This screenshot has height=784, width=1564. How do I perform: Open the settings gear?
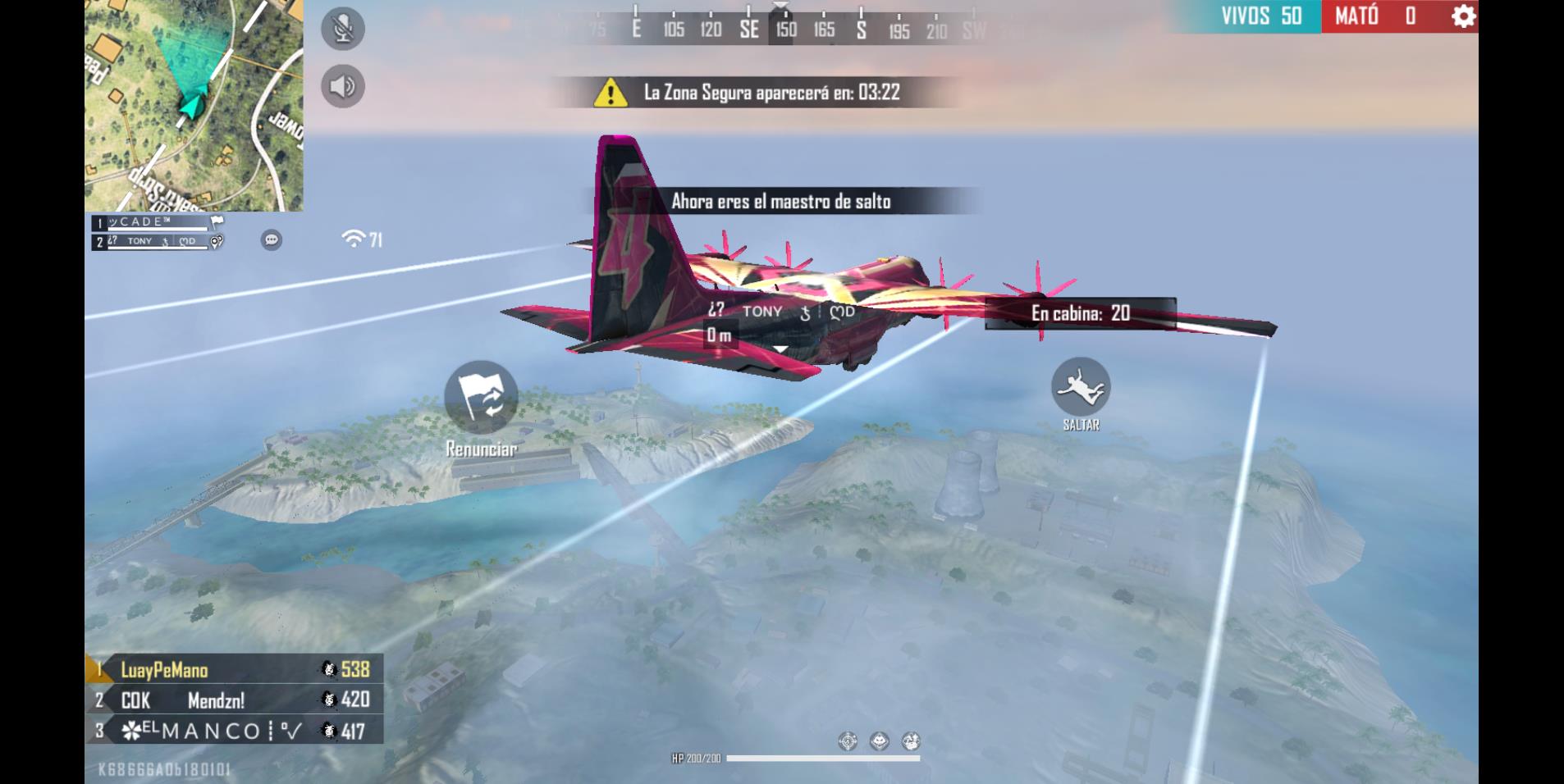coord(1462,16)
